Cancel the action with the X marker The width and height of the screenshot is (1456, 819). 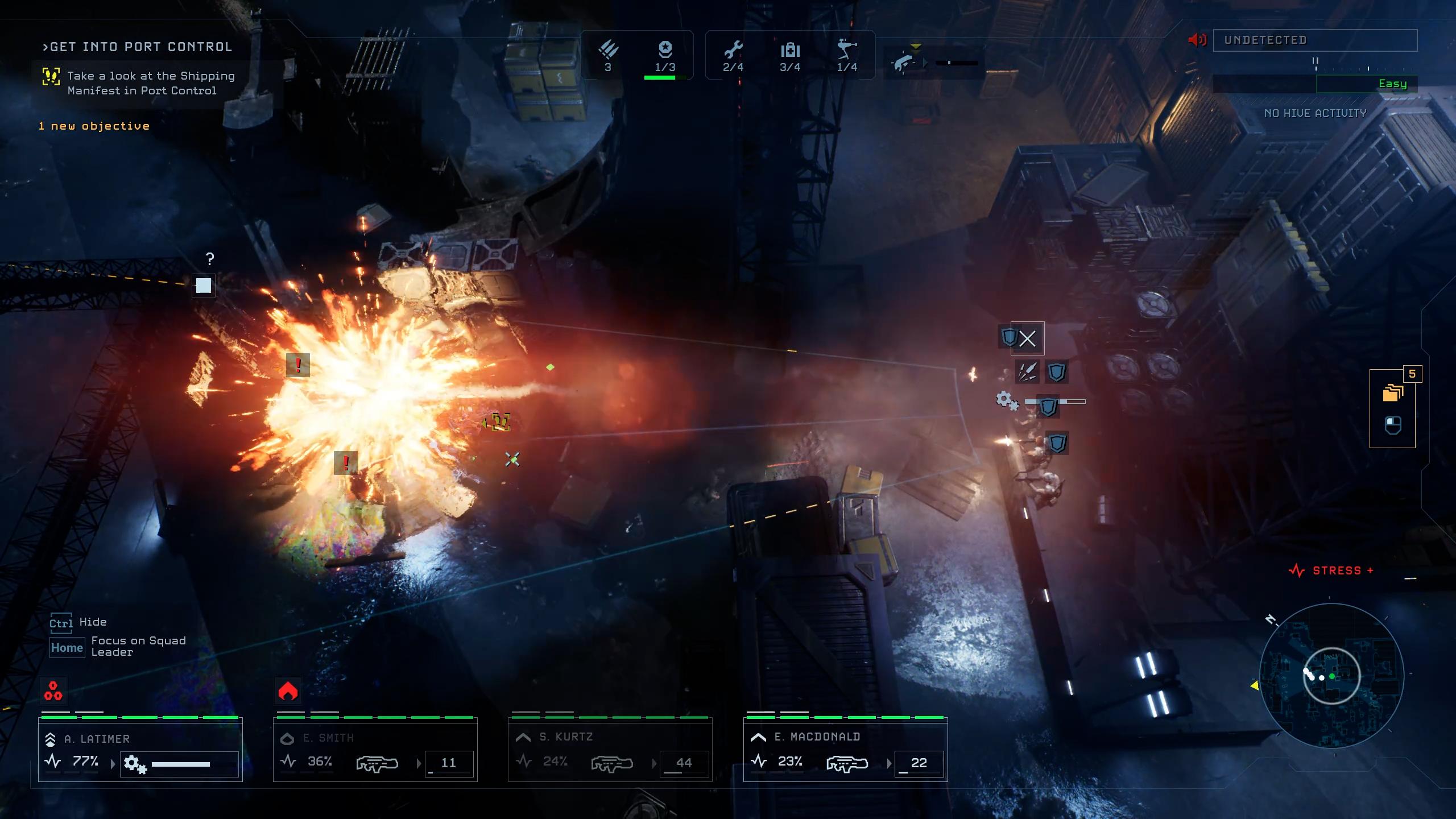tap(1027, 339)
